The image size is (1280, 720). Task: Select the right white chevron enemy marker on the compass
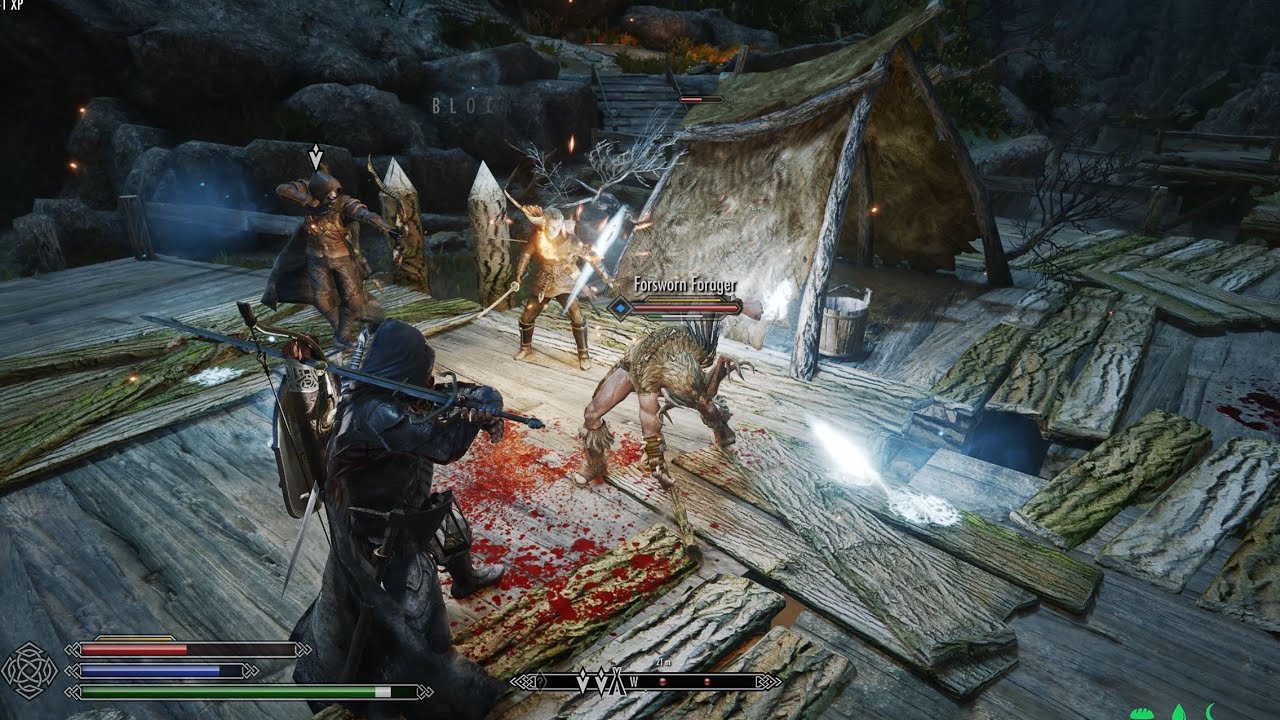click(x=602, y=681)
